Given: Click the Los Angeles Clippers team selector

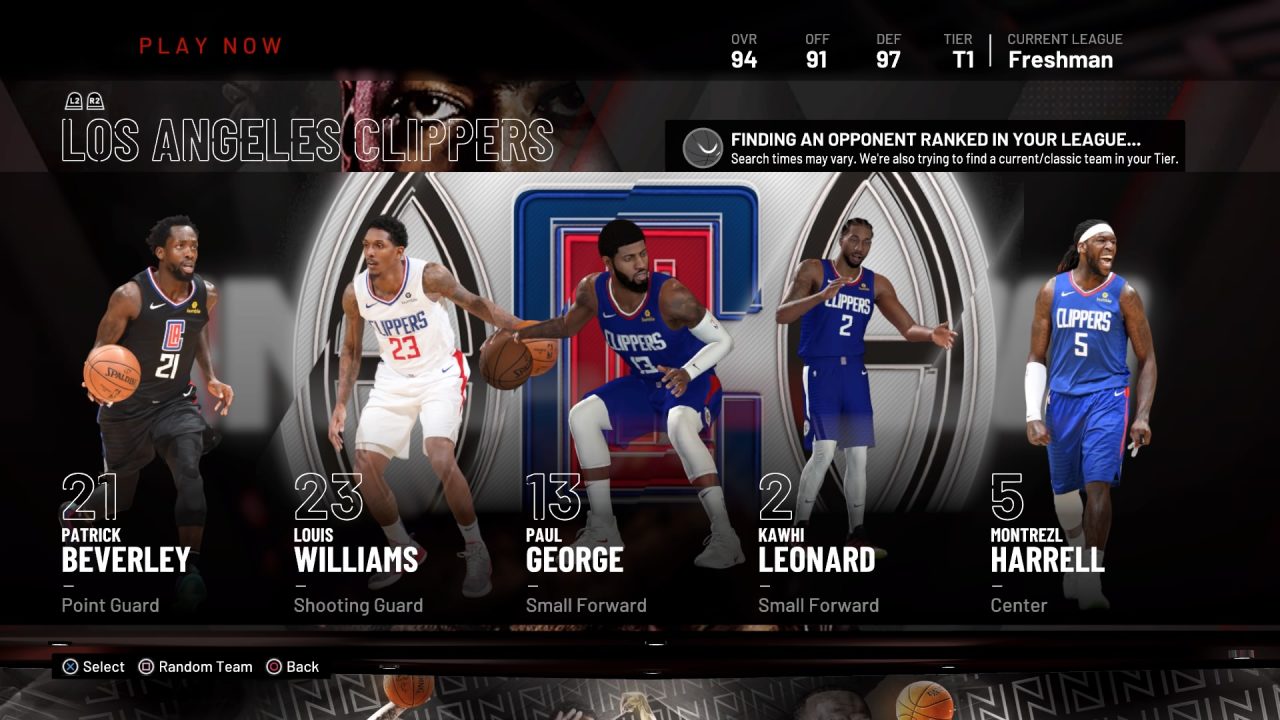Looking at the screenshot, I should coord(307,139).
